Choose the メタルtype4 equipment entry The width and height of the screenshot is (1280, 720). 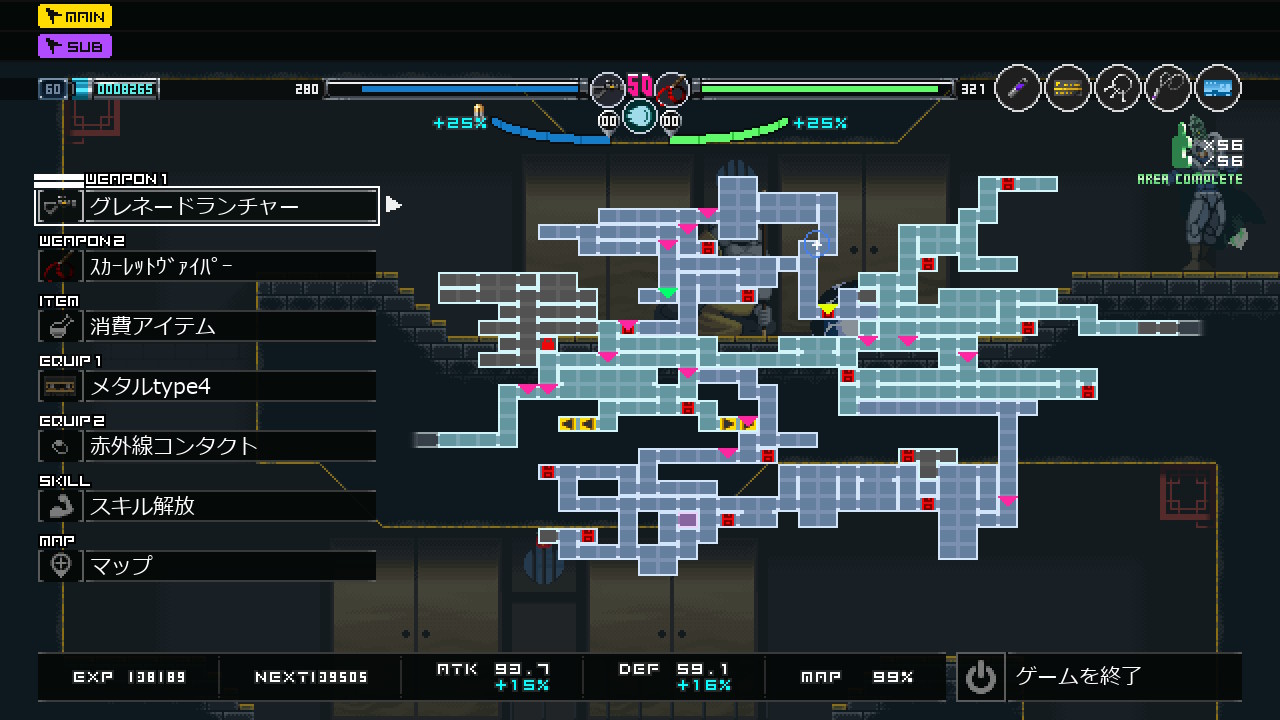click(207, 386)
